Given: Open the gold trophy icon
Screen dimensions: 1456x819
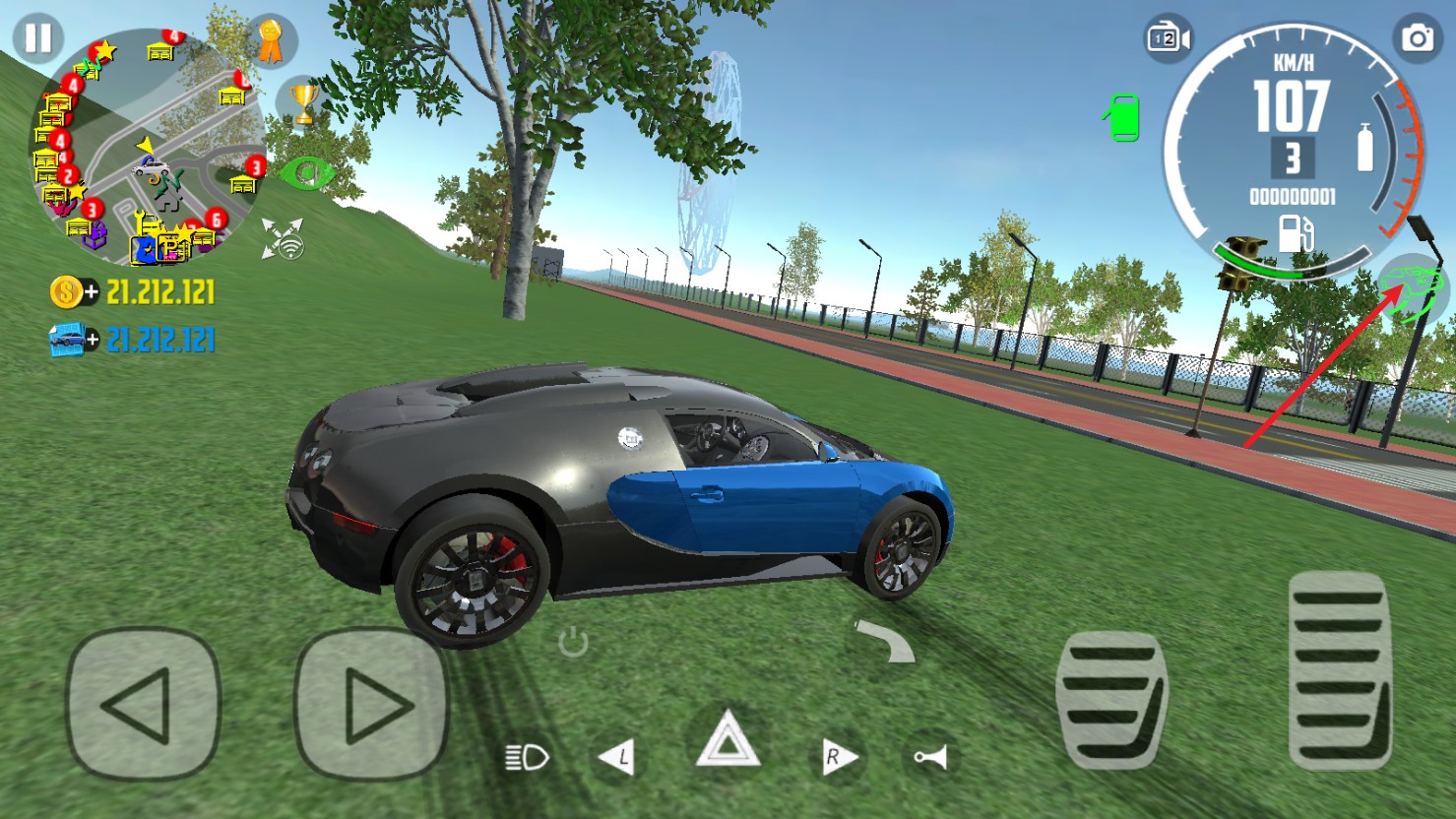Looking at the screenshot, I should point(304,103).
